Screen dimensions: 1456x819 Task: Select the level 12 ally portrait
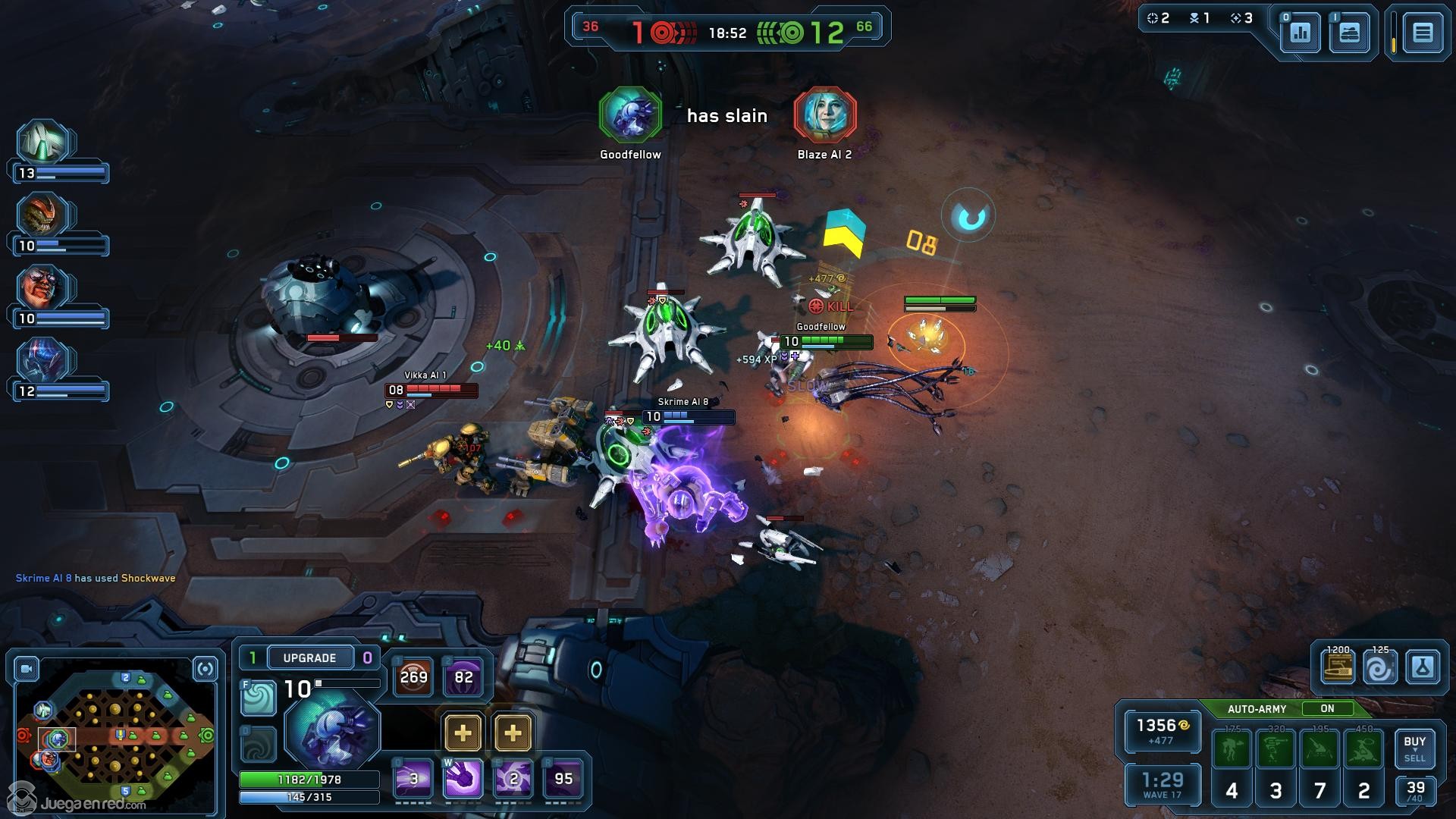44,360
